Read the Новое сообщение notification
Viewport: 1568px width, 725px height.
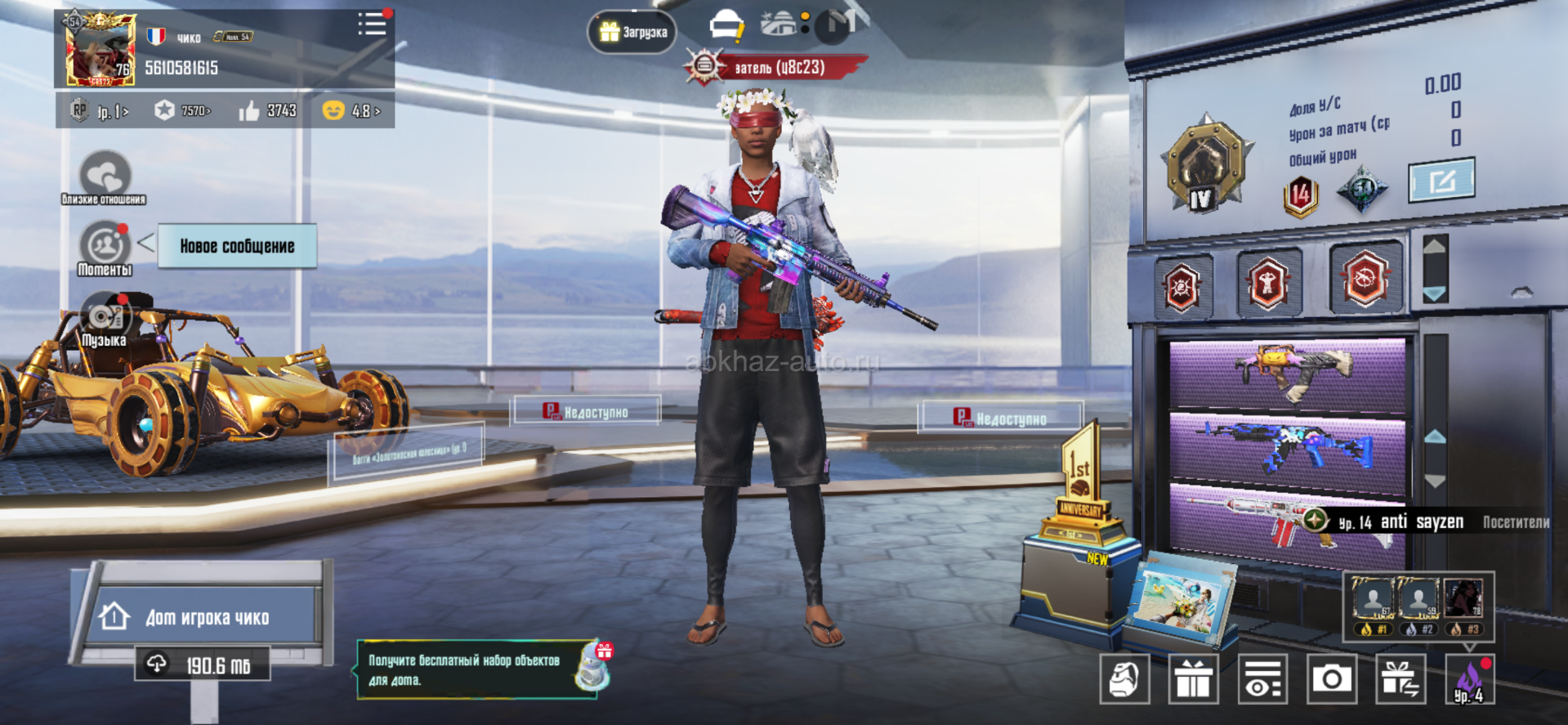(237, 246)
